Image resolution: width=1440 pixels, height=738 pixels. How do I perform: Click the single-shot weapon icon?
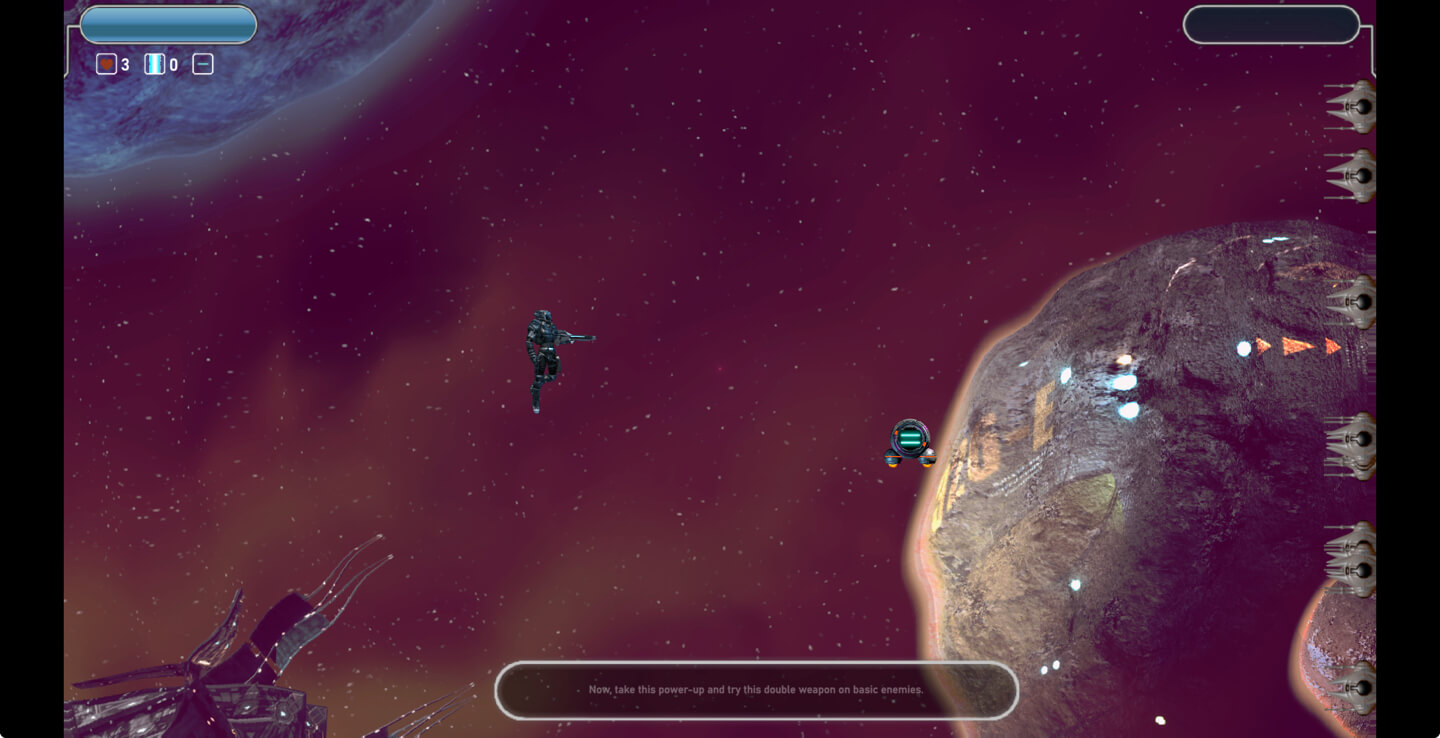pos(203,65)
